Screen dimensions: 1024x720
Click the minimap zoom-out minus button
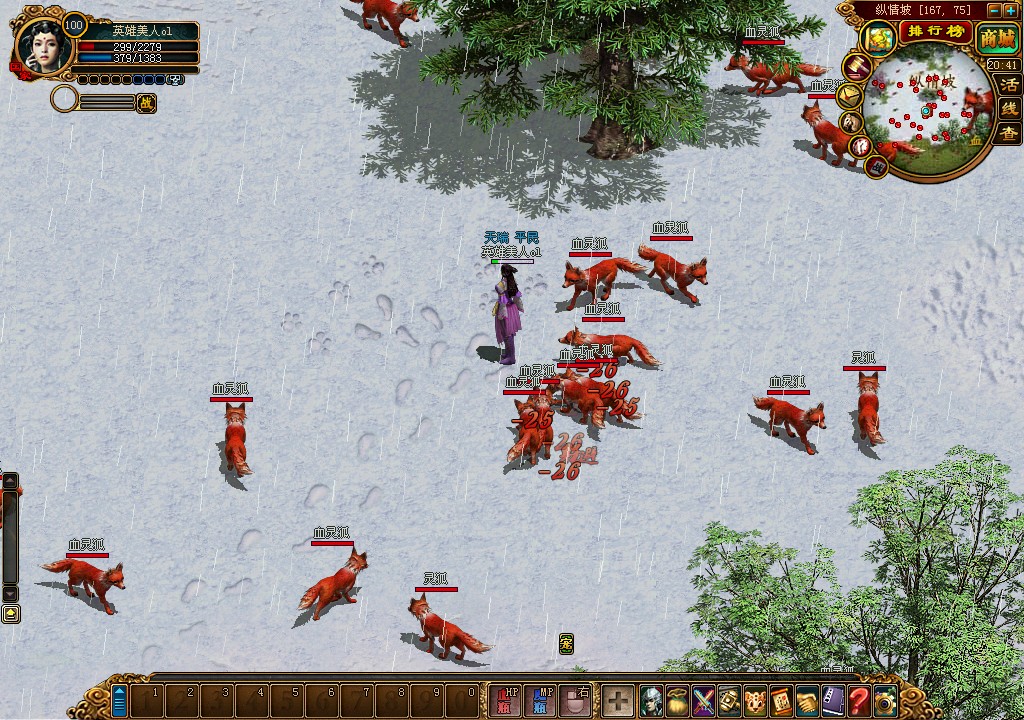(x=994, y=10)
